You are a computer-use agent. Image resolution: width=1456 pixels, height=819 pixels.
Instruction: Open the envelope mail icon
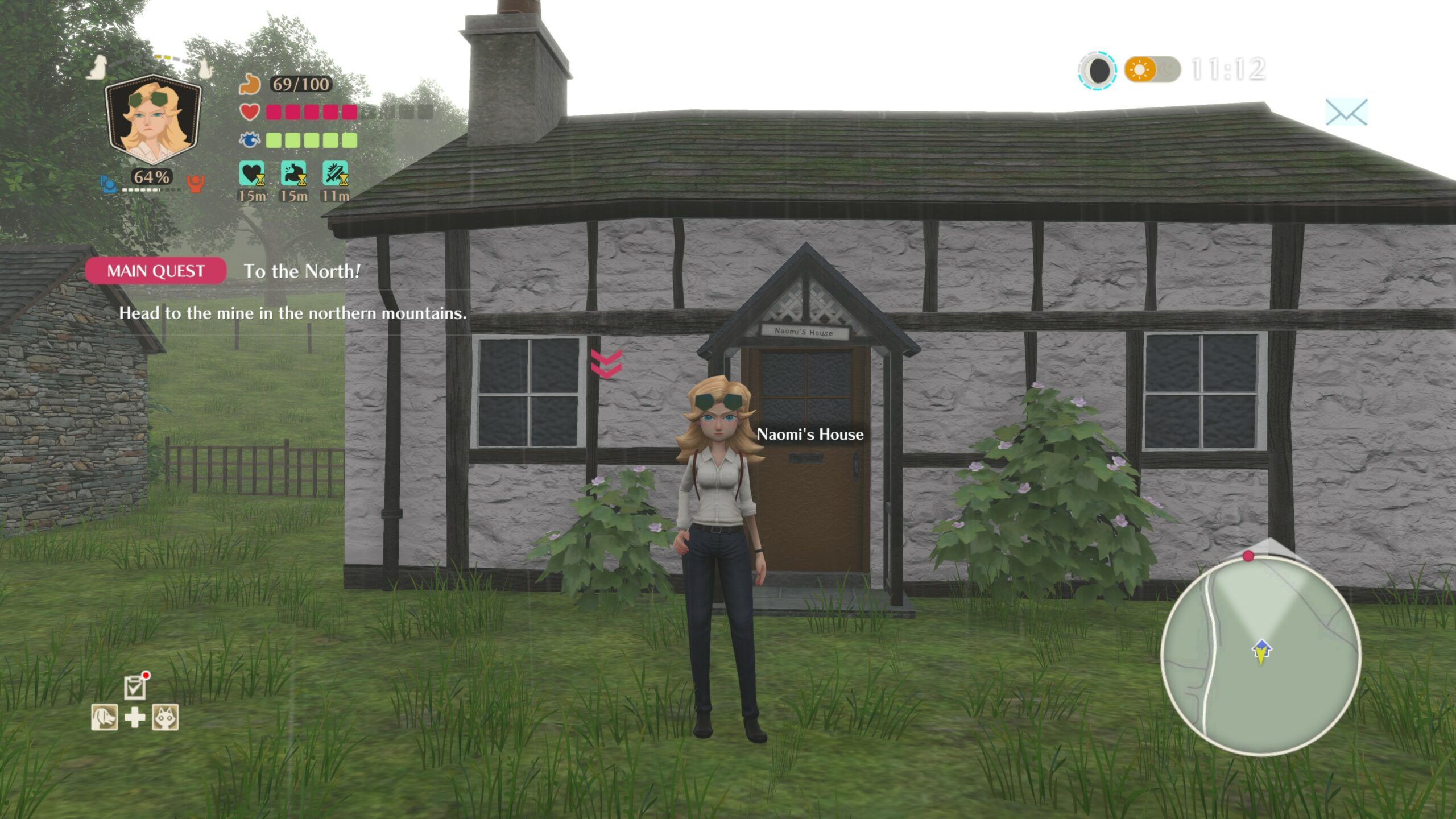point(1346,112)
